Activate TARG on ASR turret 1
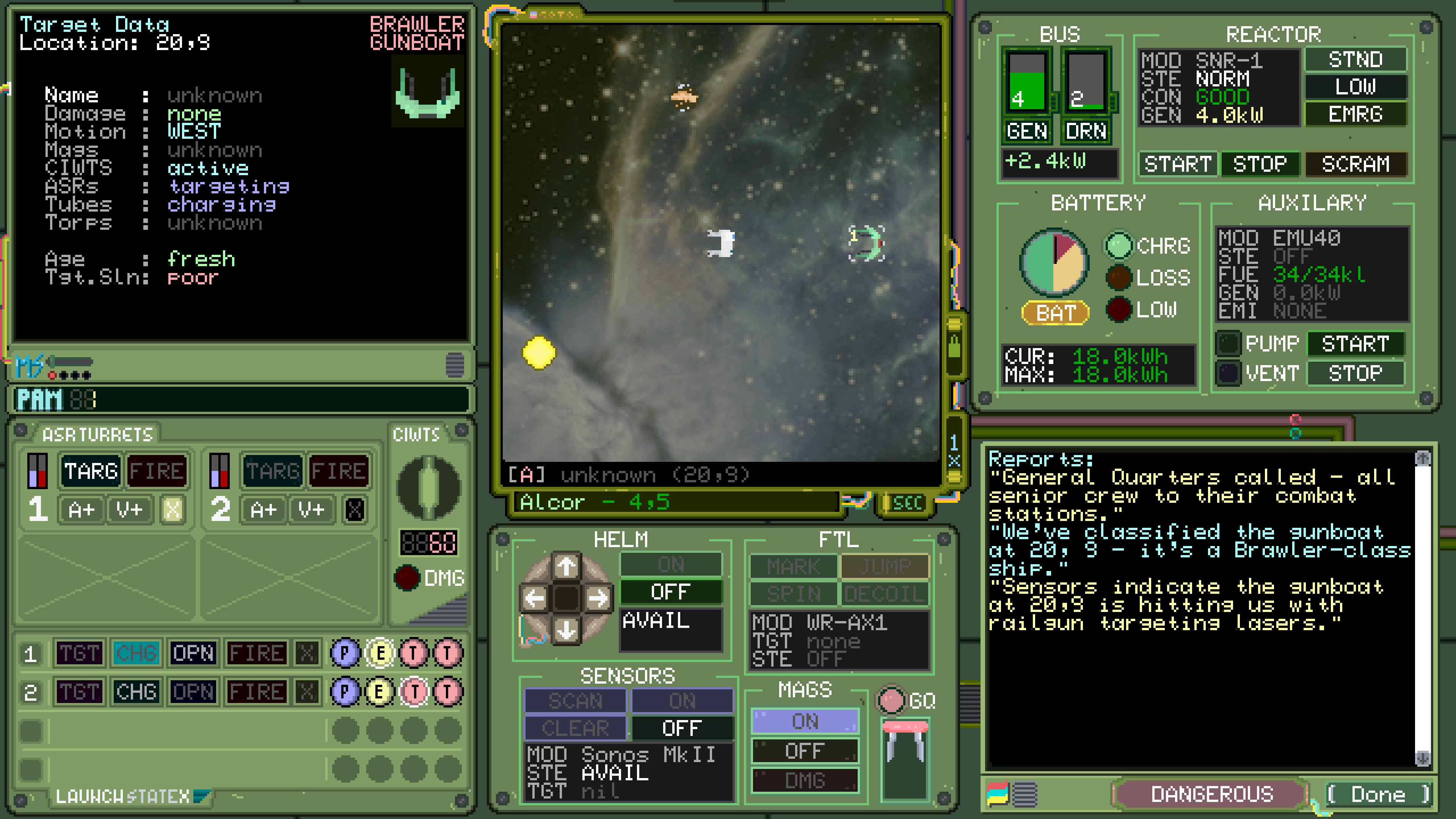 91,471
